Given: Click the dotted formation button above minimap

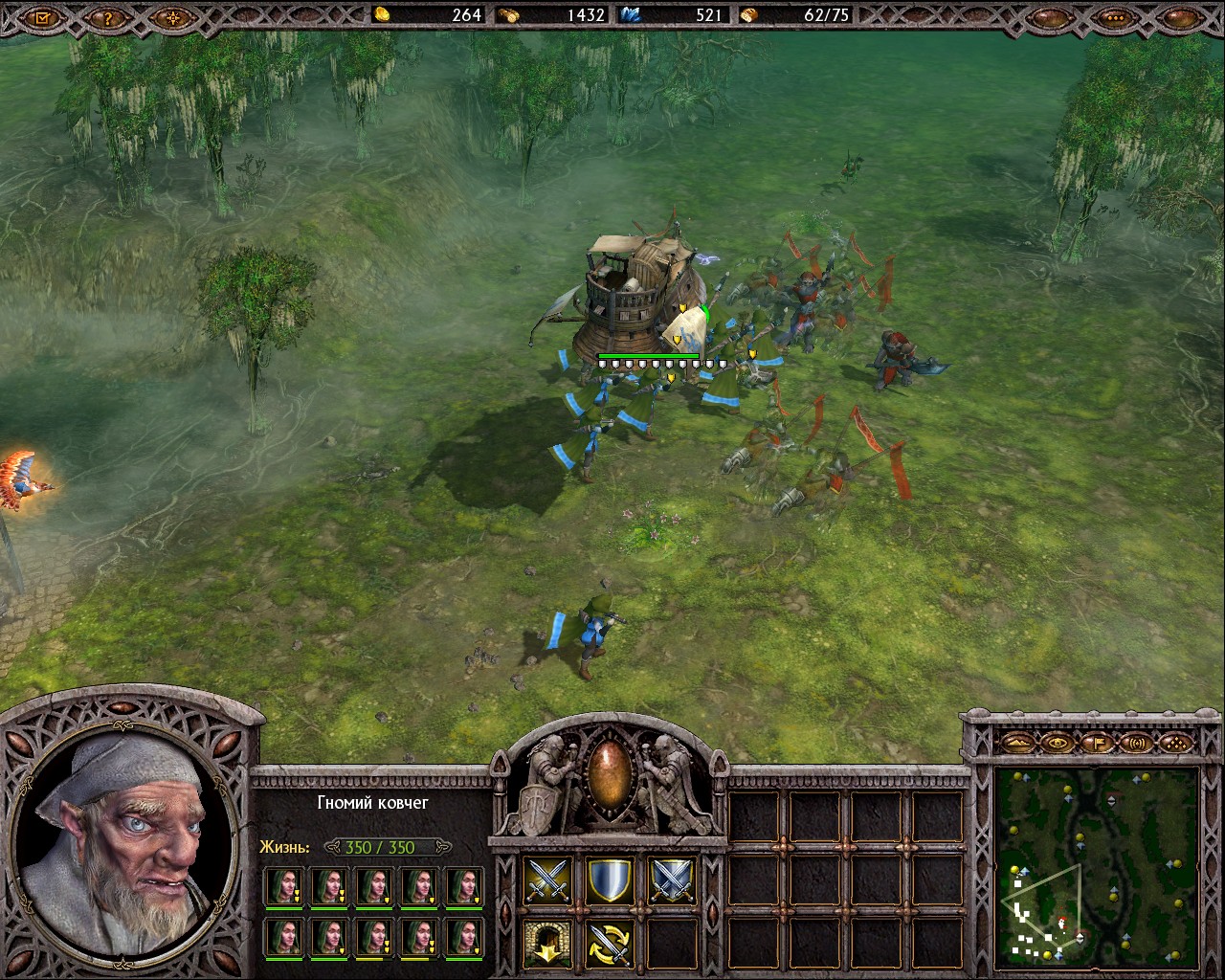Looking at the screenshot, I should point(1176,742).
